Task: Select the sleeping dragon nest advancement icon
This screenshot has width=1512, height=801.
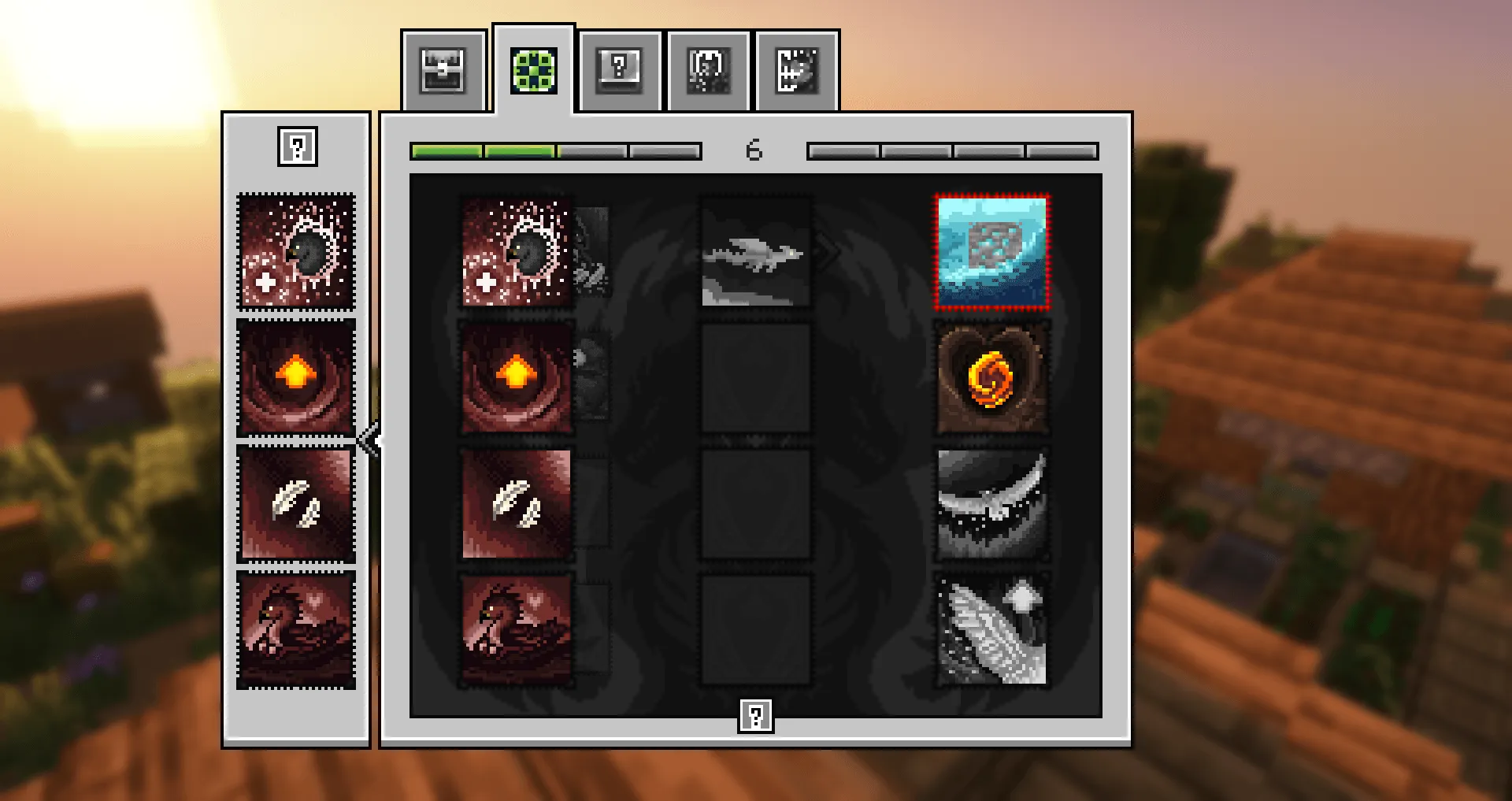Action: (516, 630)
